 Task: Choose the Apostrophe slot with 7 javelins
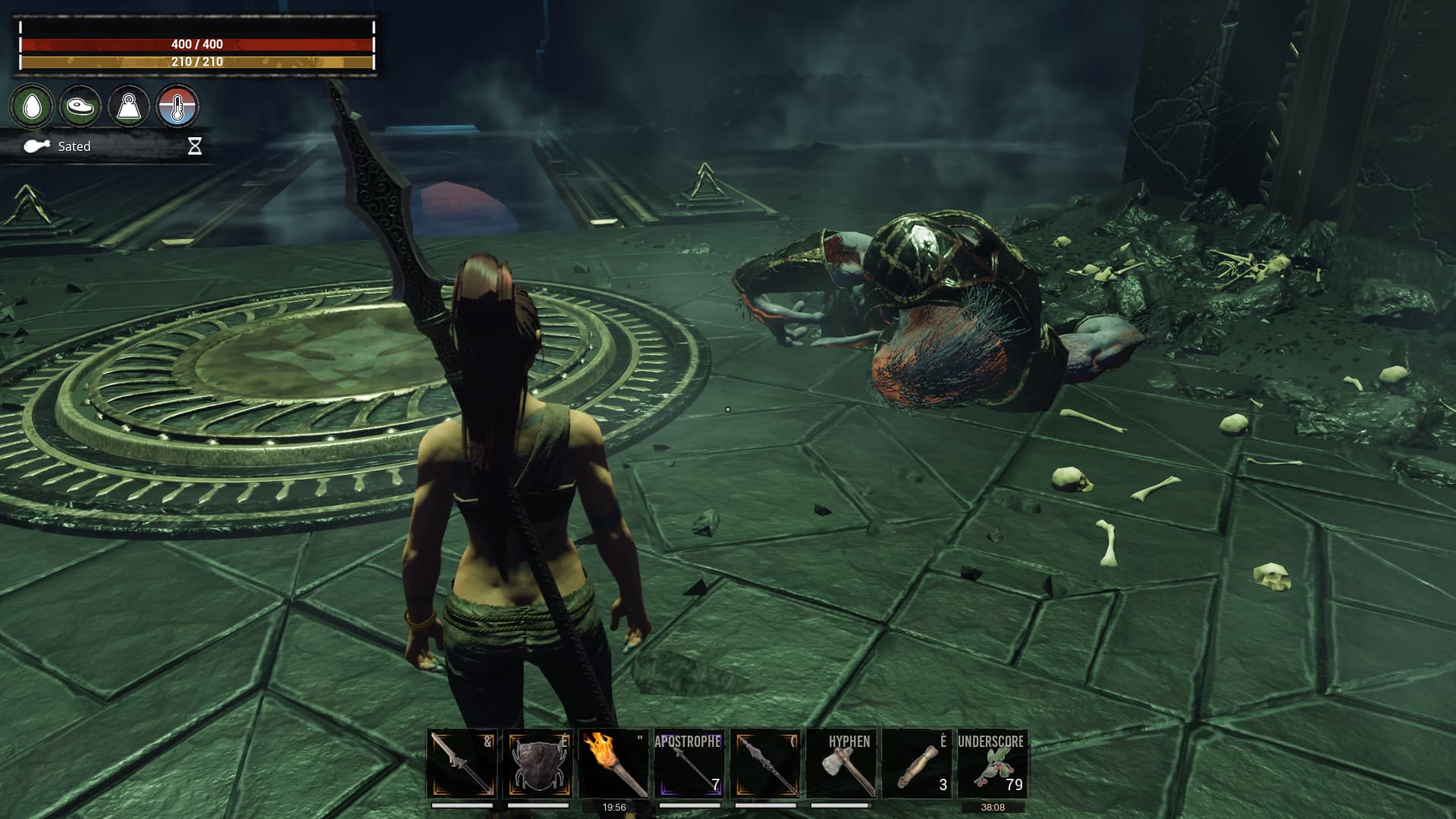coord(689,764)
